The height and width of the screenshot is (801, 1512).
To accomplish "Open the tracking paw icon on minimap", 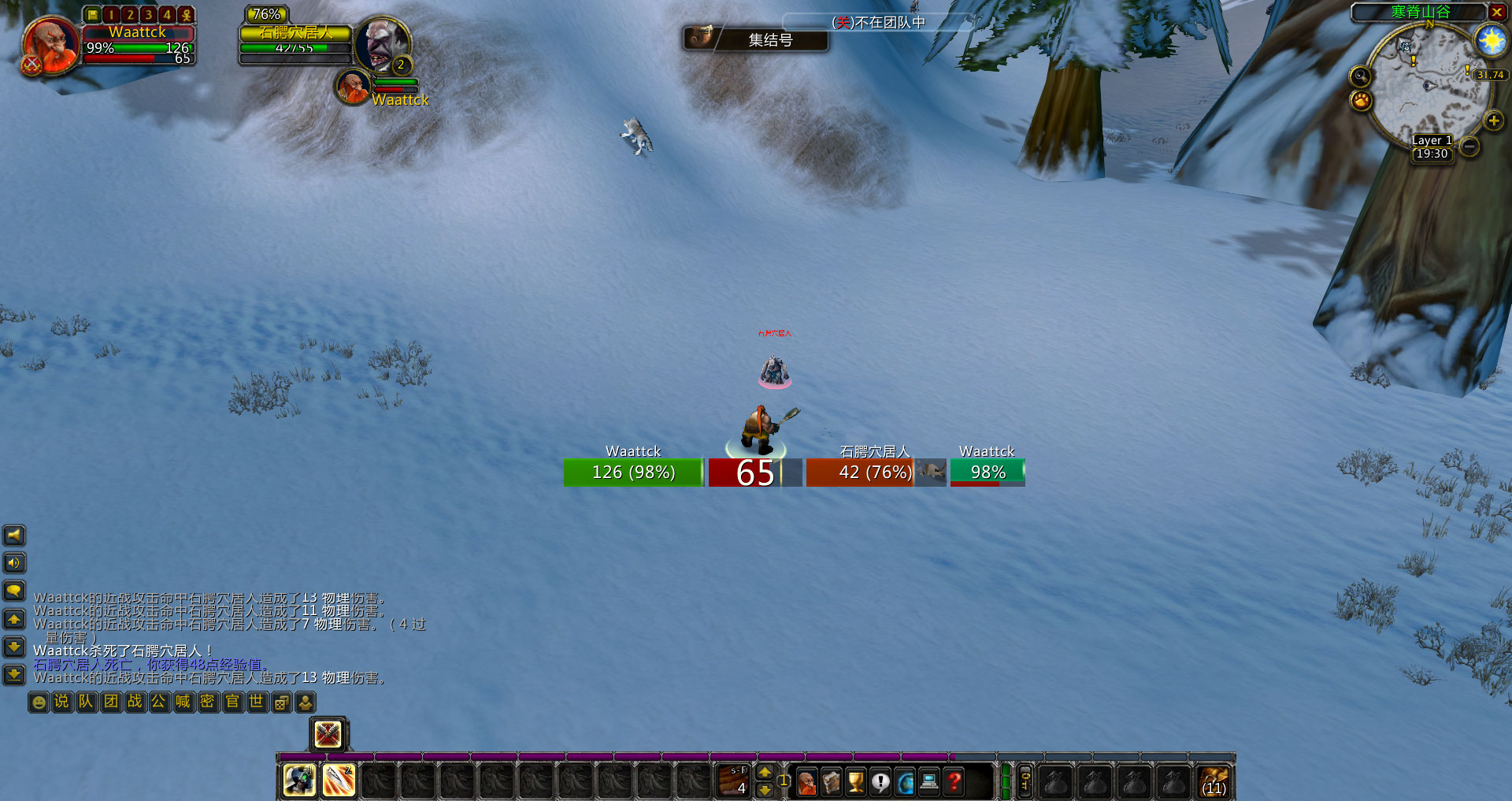I will (x=1361, y=101).
